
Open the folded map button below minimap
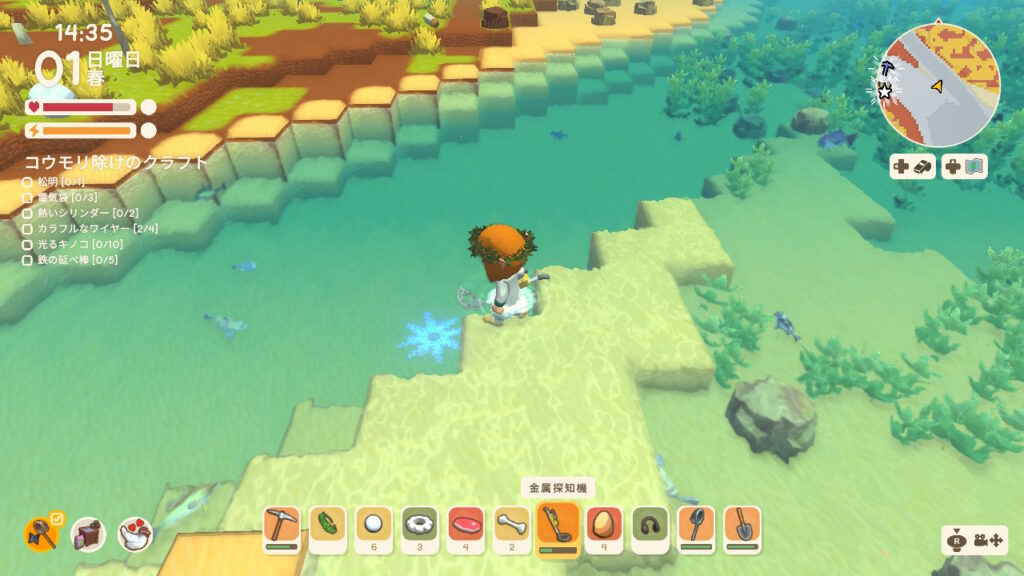pos(964,167)
